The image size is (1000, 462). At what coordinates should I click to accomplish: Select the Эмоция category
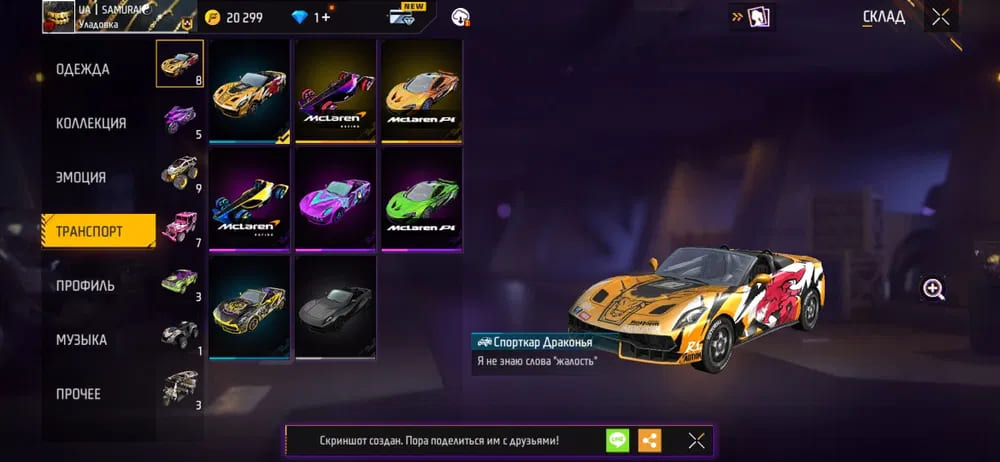tap(81, 178)
